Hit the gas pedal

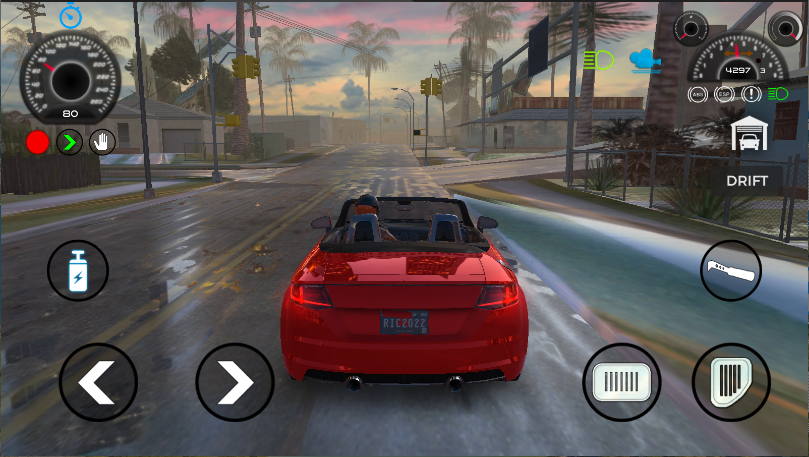point(730,382)
